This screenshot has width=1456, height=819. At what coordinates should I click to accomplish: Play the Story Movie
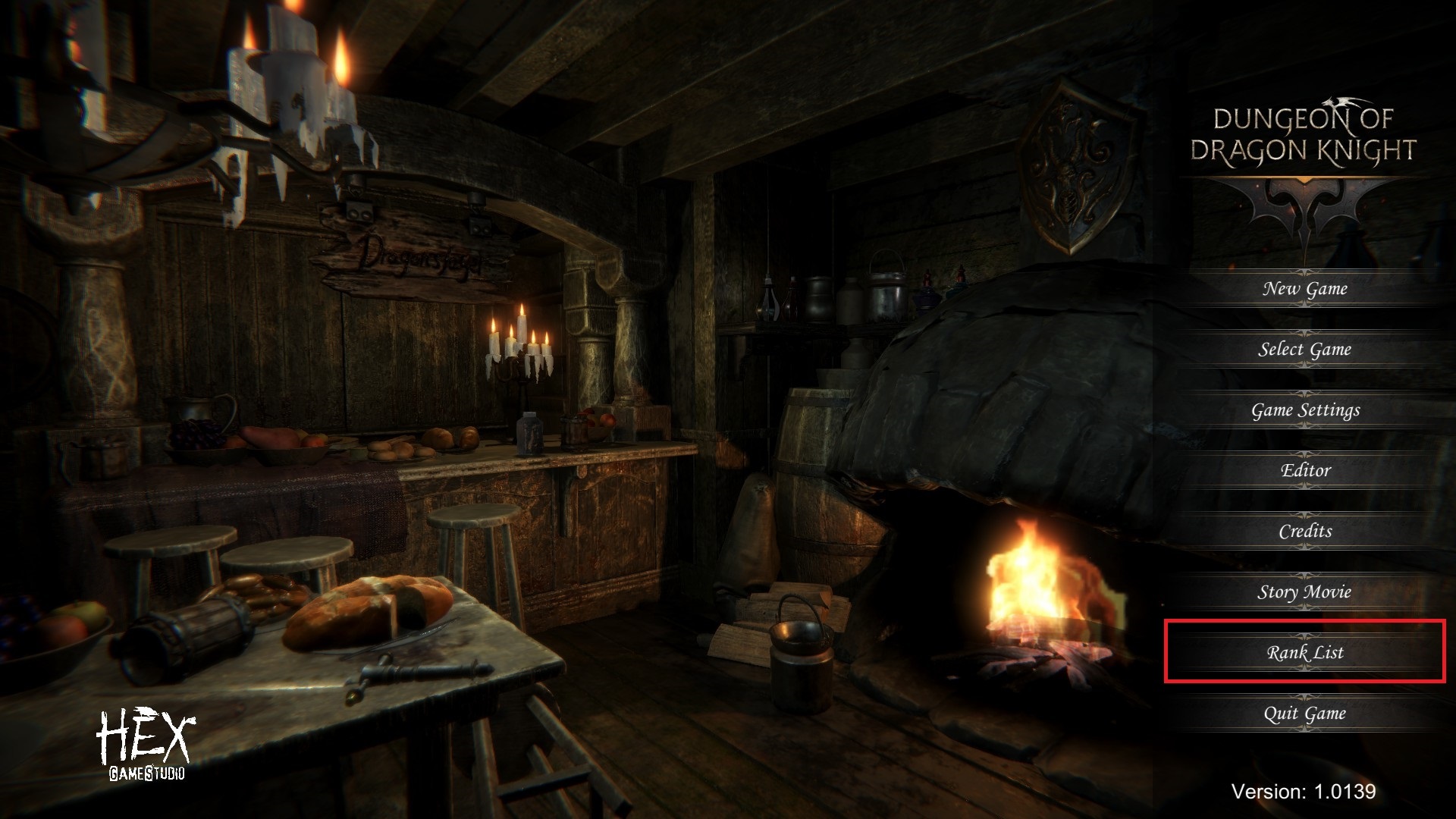point(1304,592)
